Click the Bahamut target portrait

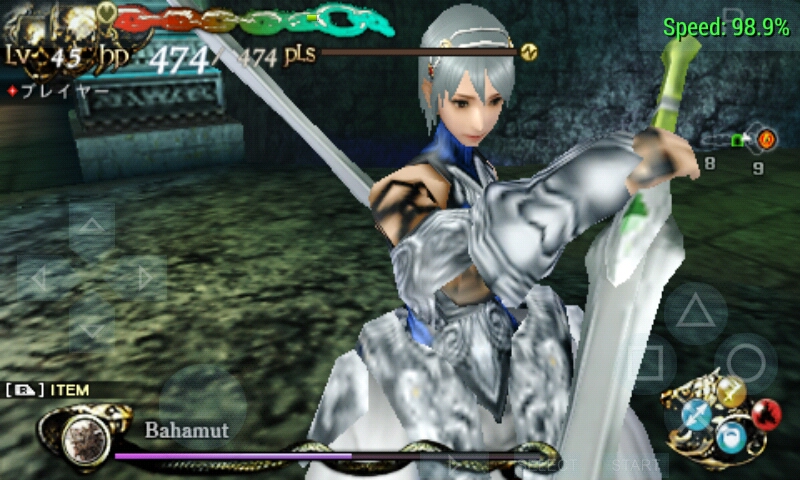point(87,436)
